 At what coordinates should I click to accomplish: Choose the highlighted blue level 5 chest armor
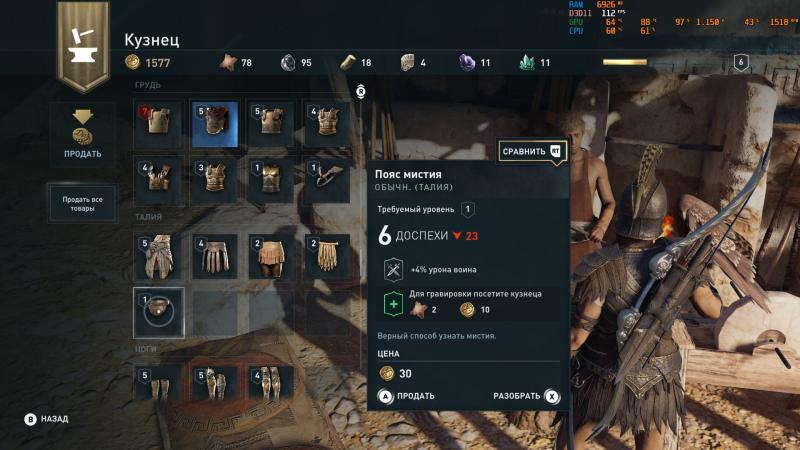(214, 123)
